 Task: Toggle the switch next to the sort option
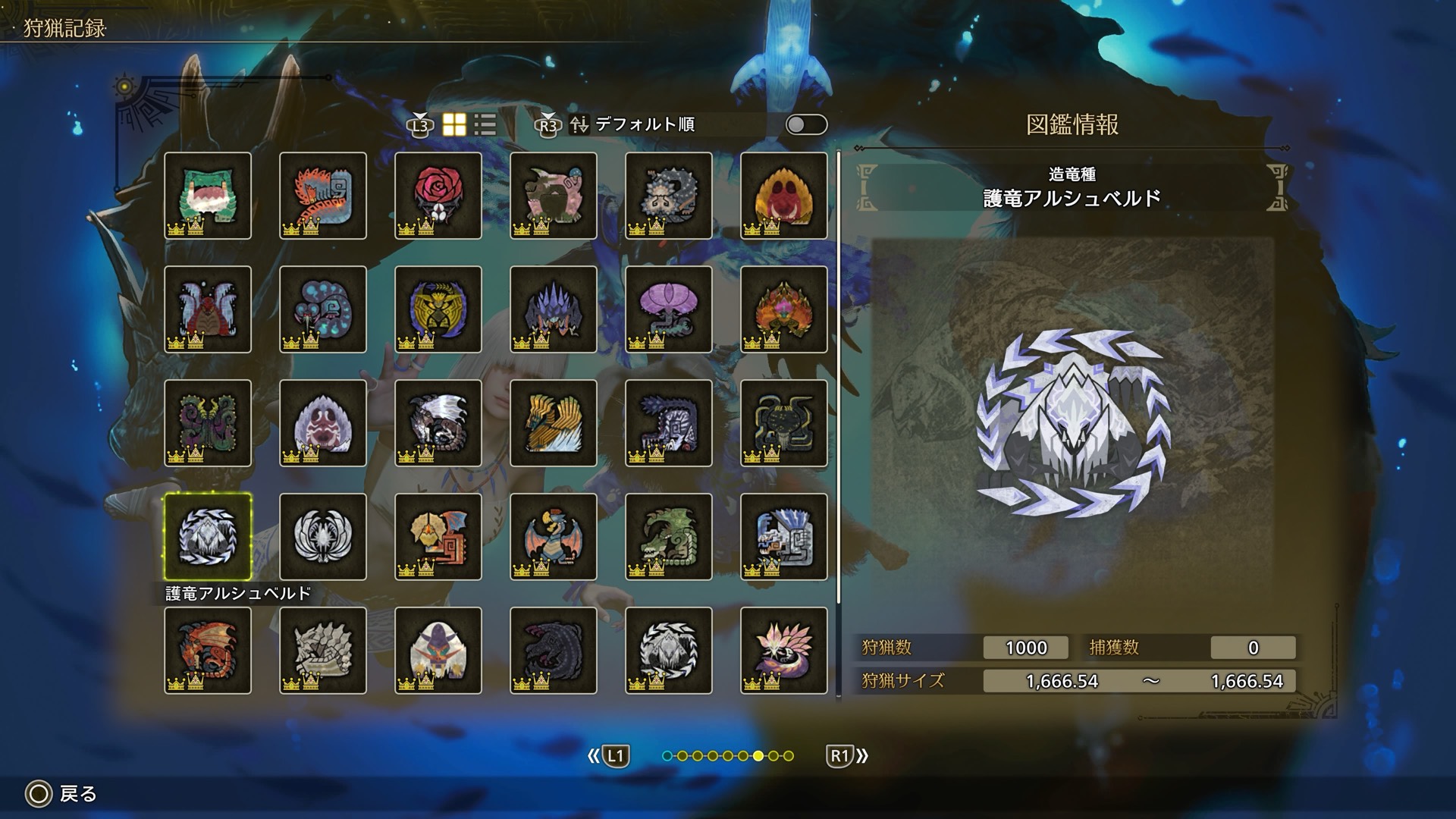[x=806, y=125]
